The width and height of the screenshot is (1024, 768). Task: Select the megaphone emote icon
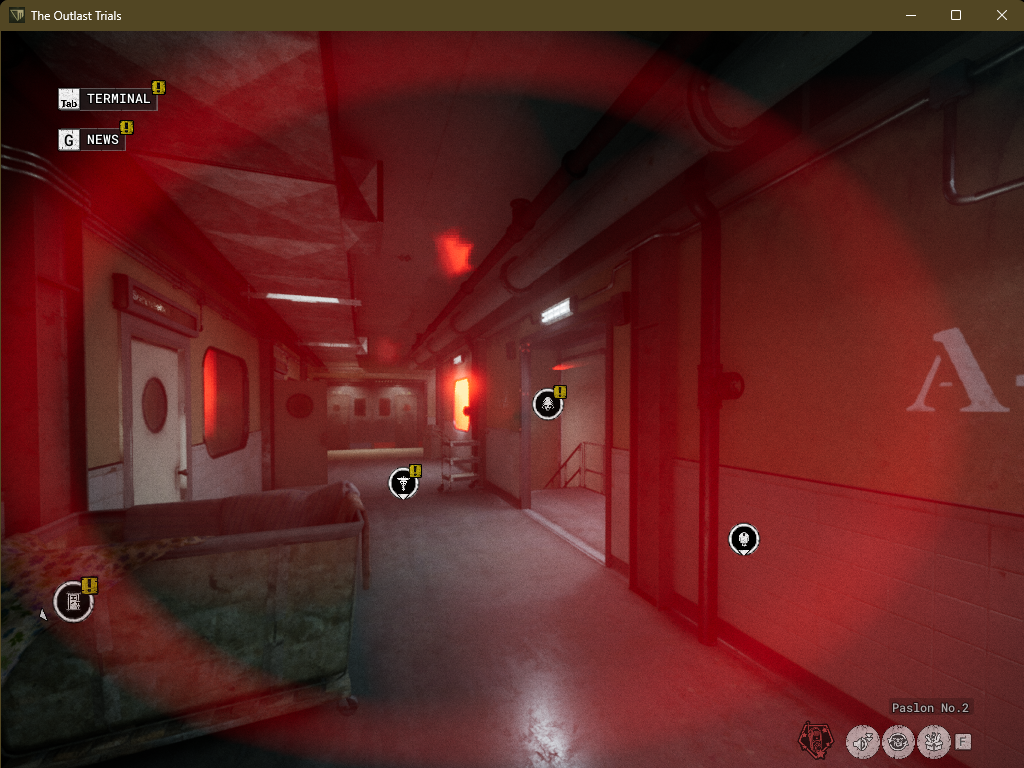862,741
